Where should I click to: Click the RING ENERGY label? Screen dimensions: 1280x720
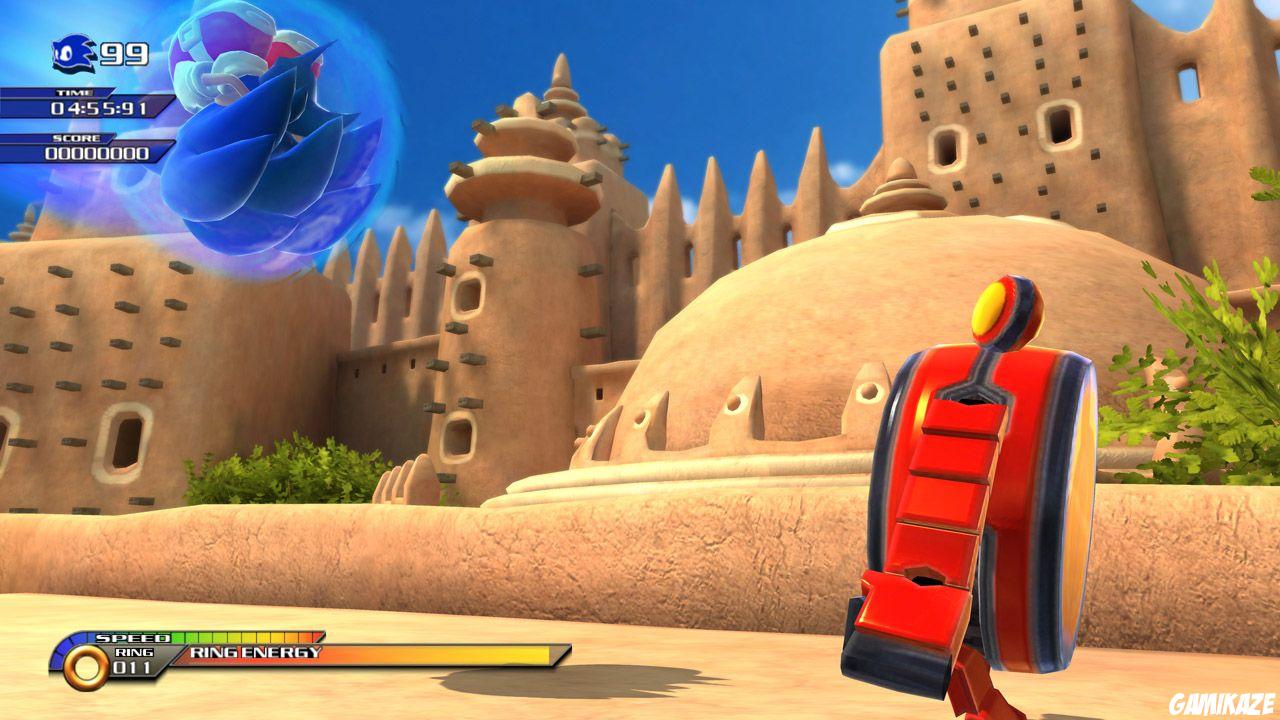pos(254,653)
